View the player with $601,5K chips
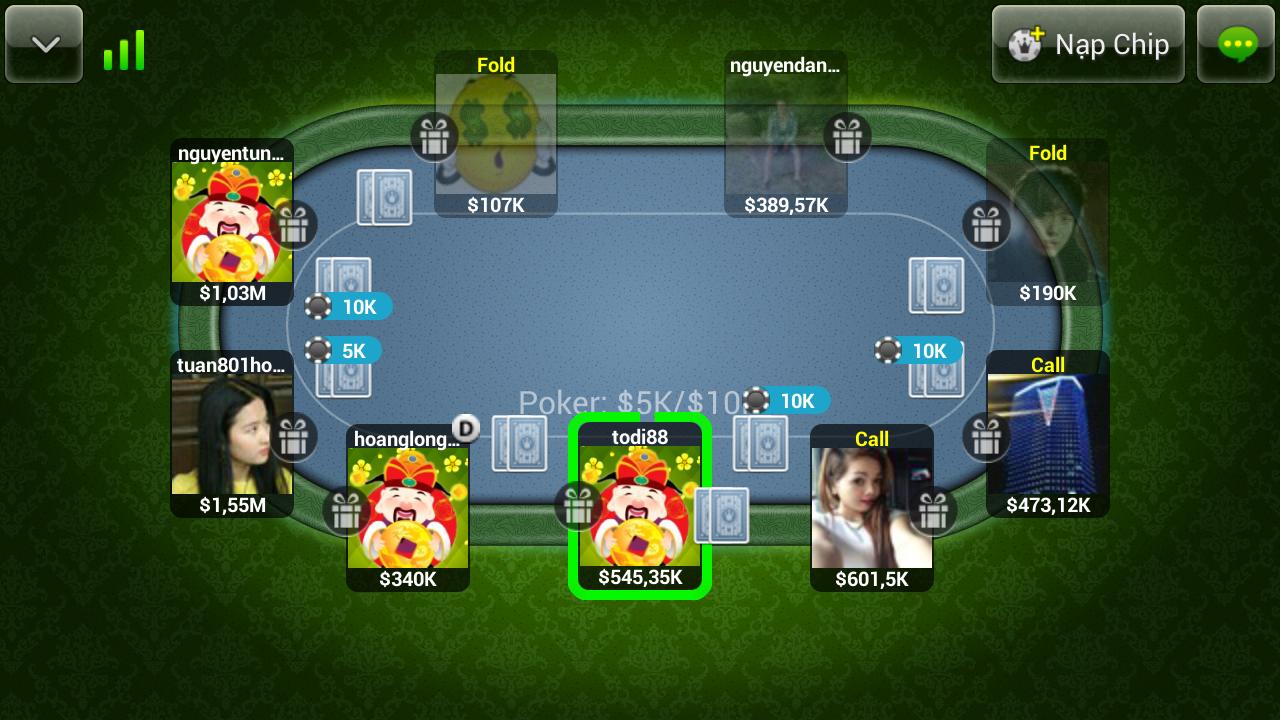The image size is (1280, 720). (871, 508)
